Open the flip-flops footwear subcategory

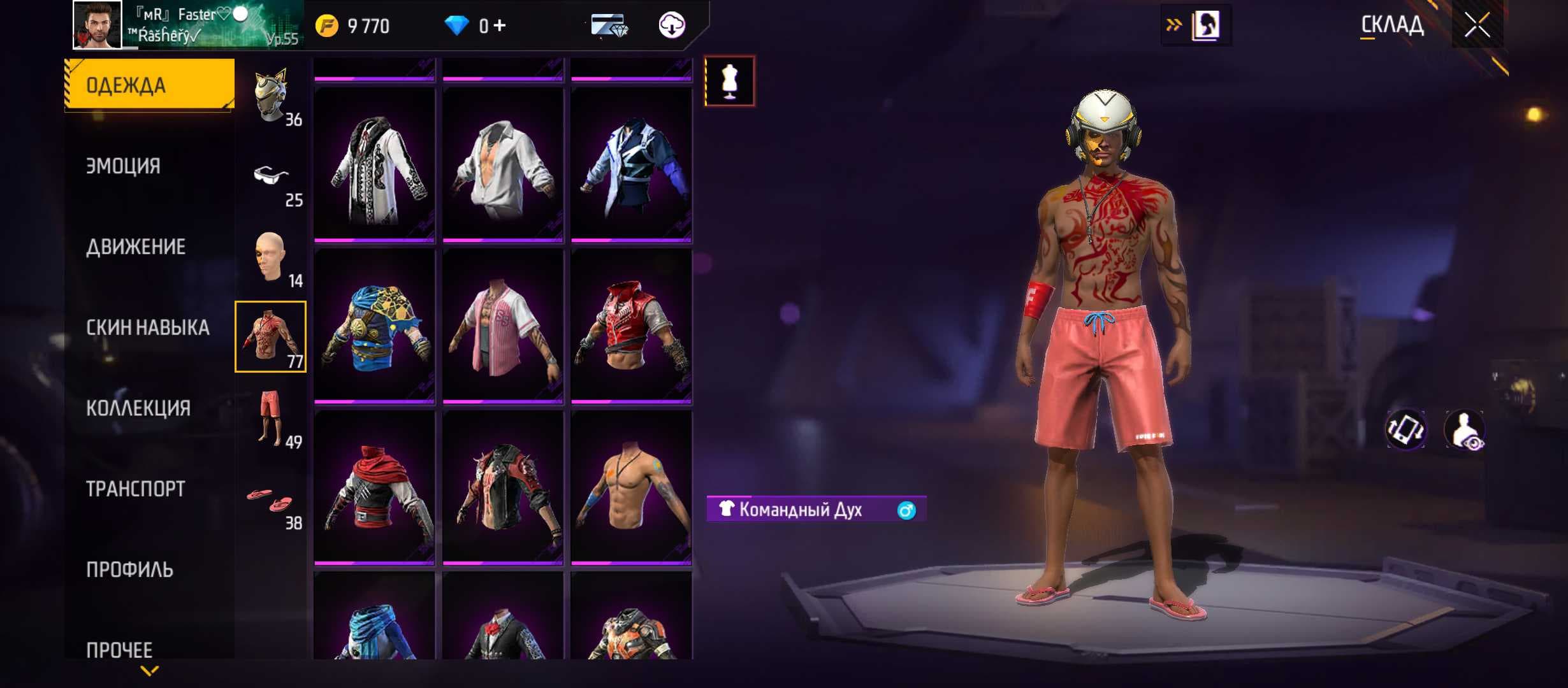(270, 501)
